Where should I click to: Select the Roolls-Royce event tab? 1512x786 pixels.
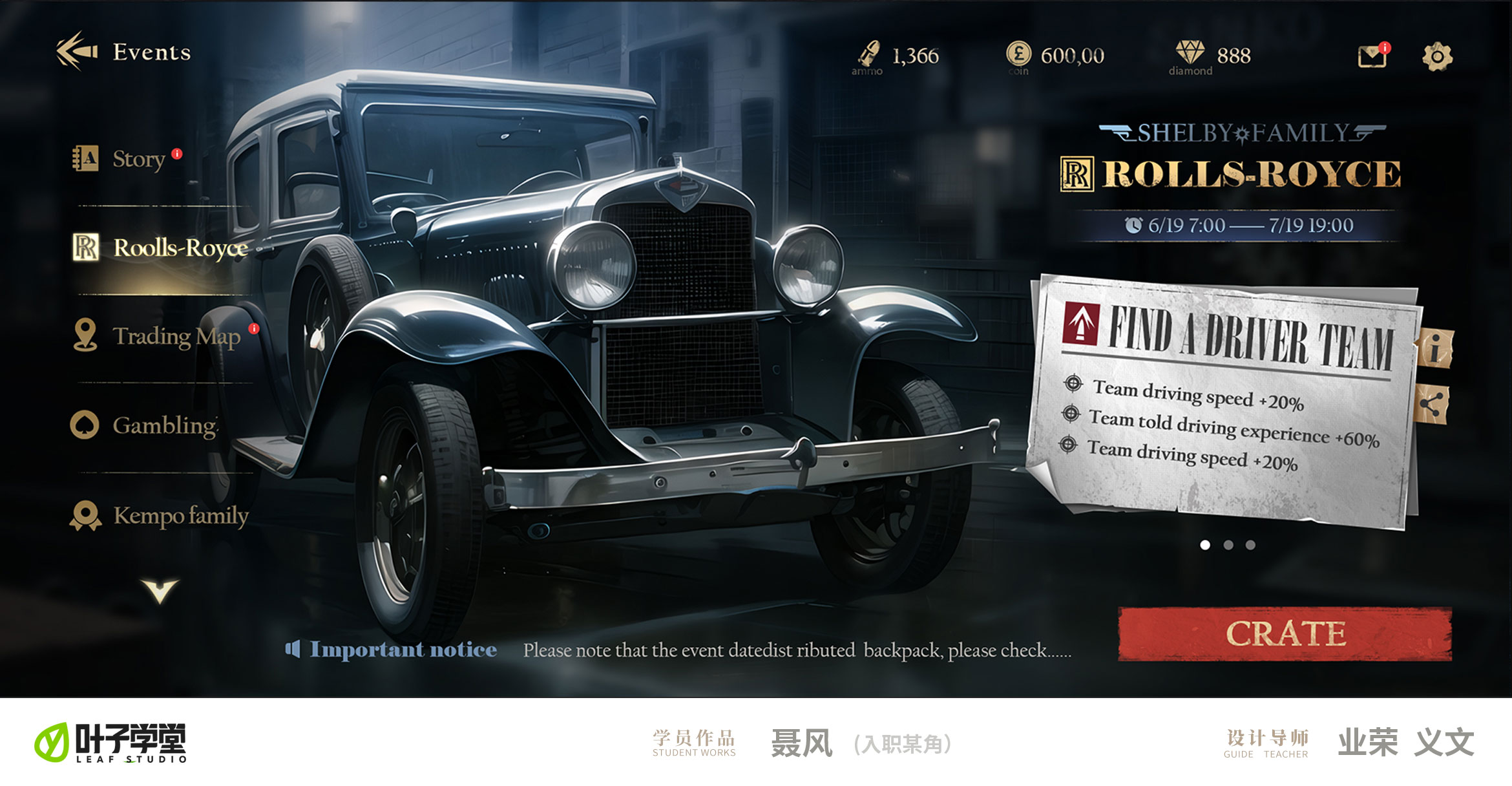point(179,248)
